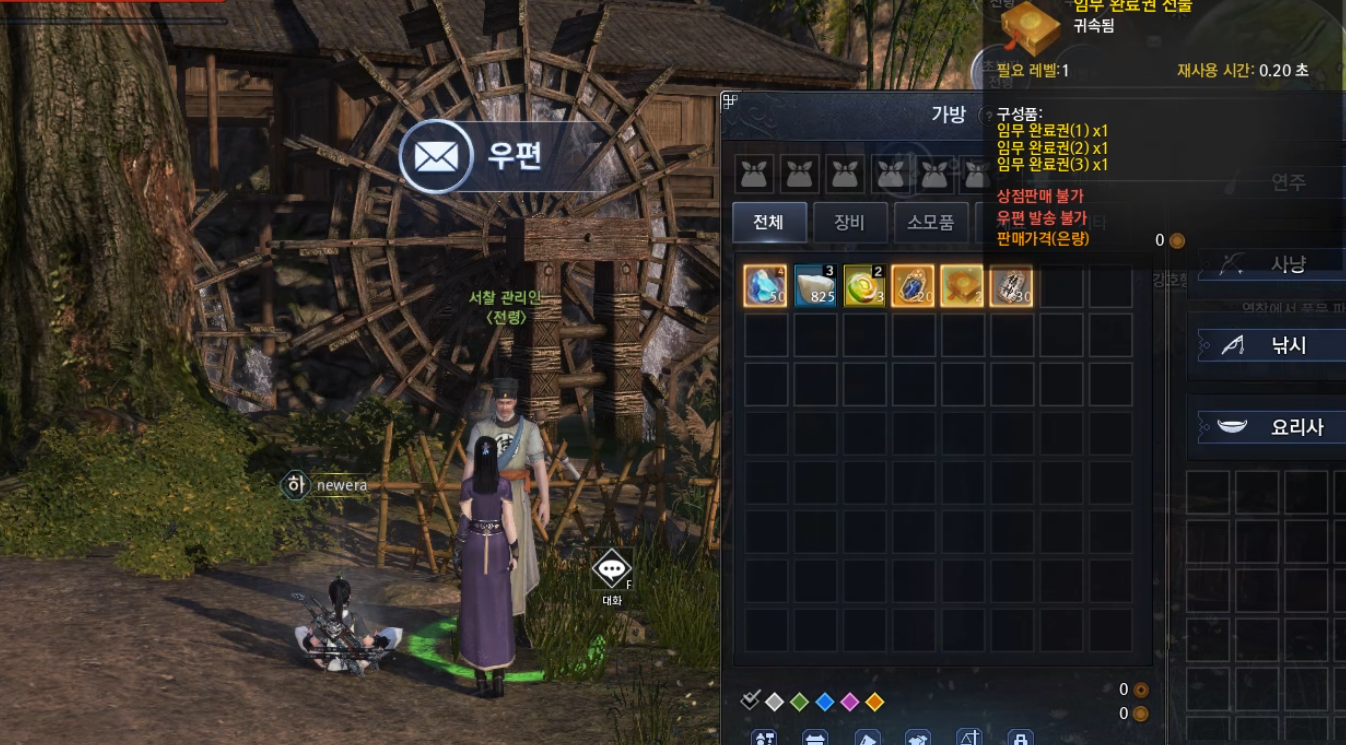The image size is (1346, 745).
Task: Filter bag by blue grade diamond
Action: point(824,702)
